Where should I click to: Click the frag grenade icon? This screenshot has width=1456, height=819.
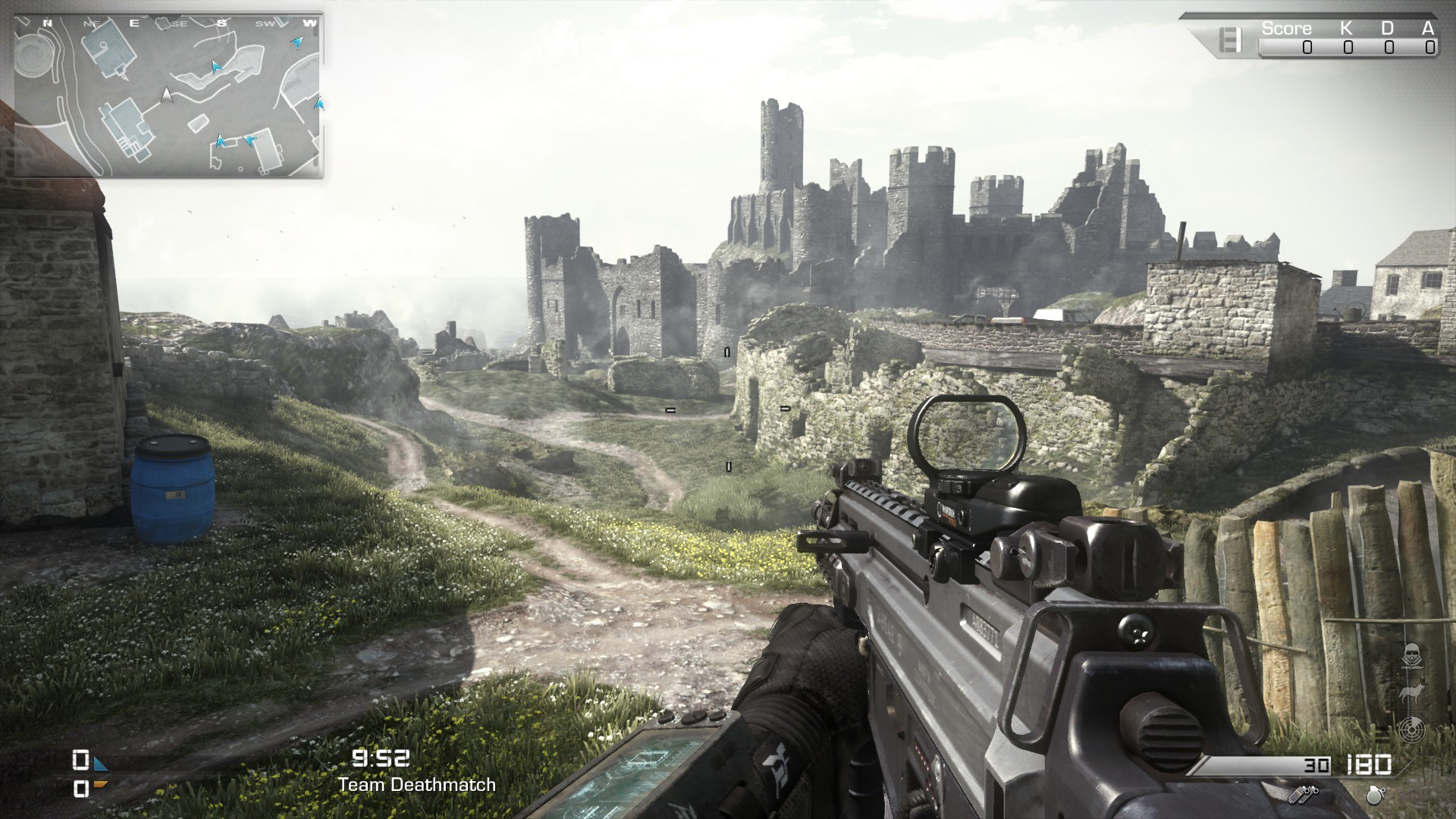1375,795
